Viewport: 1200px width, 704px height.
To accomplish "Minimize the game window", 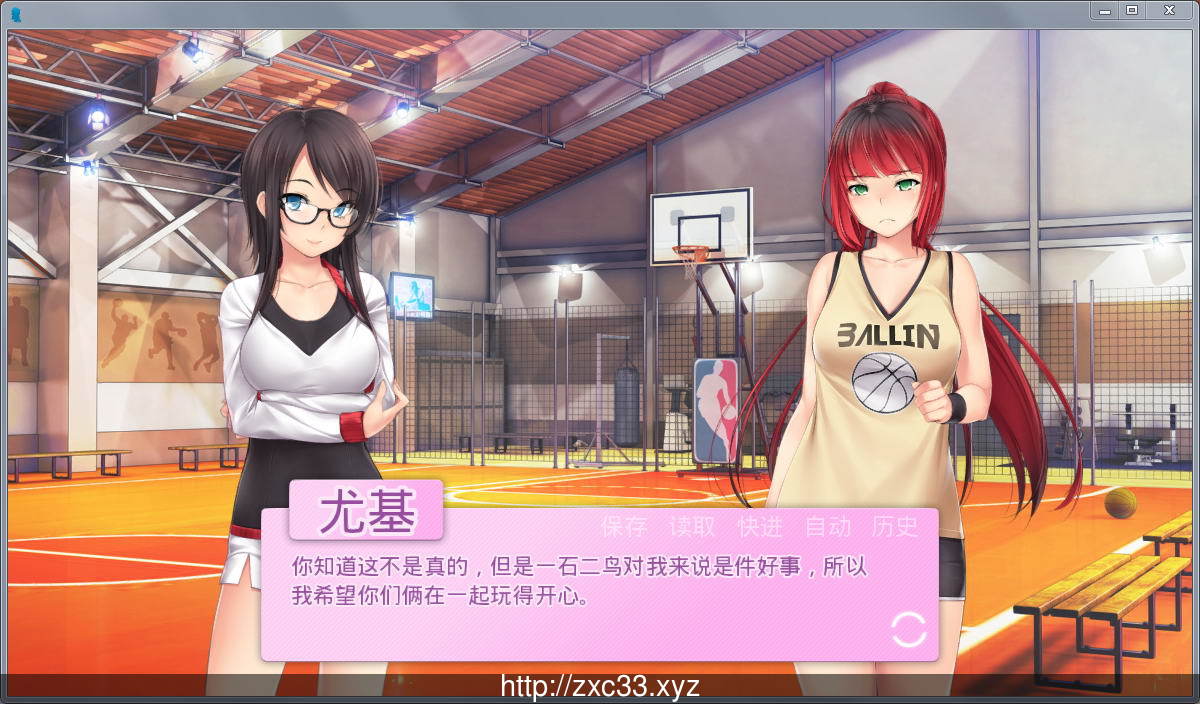I will pyautogui.click(x=1103, y=10).
